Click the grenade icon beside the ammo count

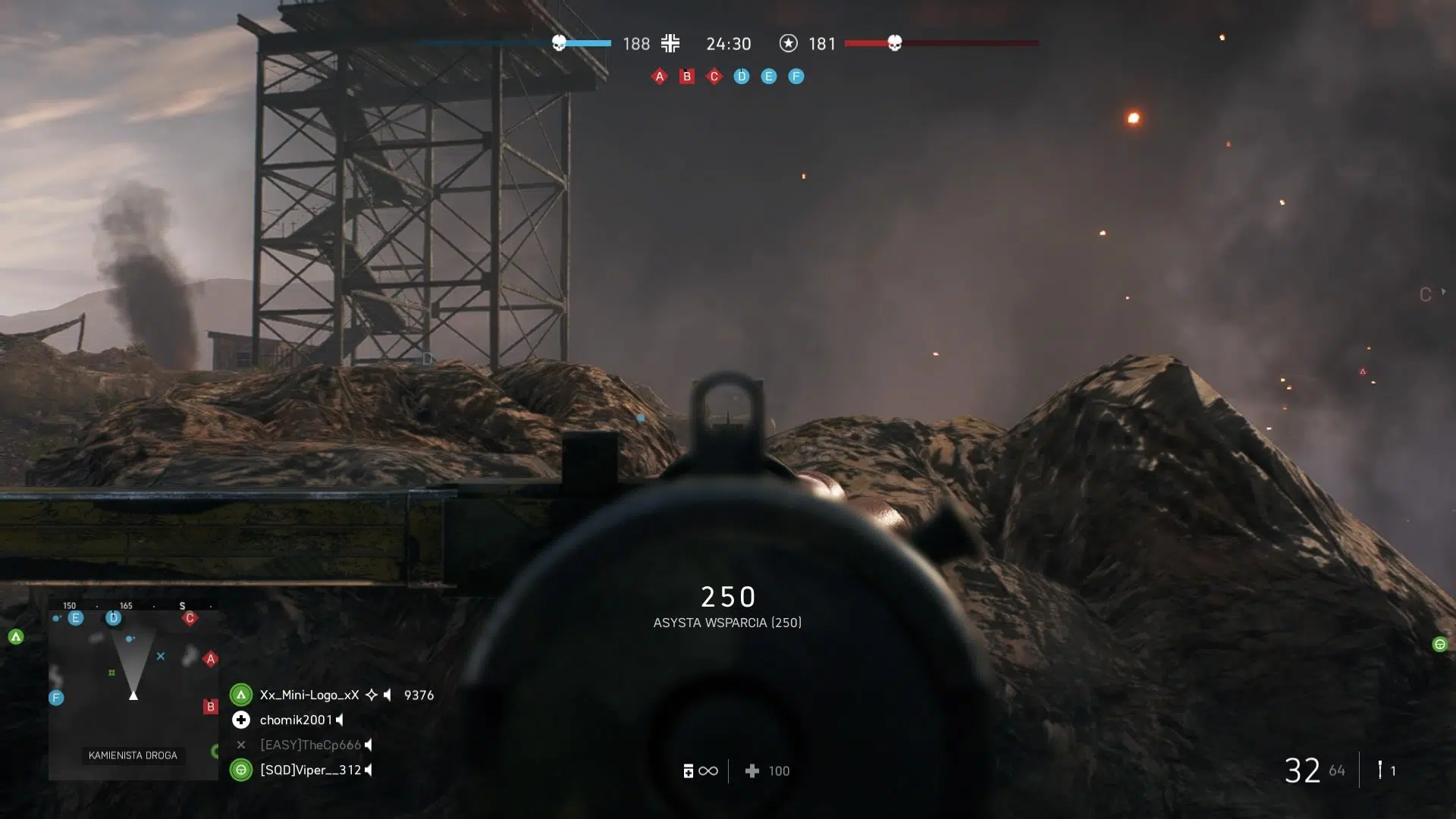(x=1380, y=770)
